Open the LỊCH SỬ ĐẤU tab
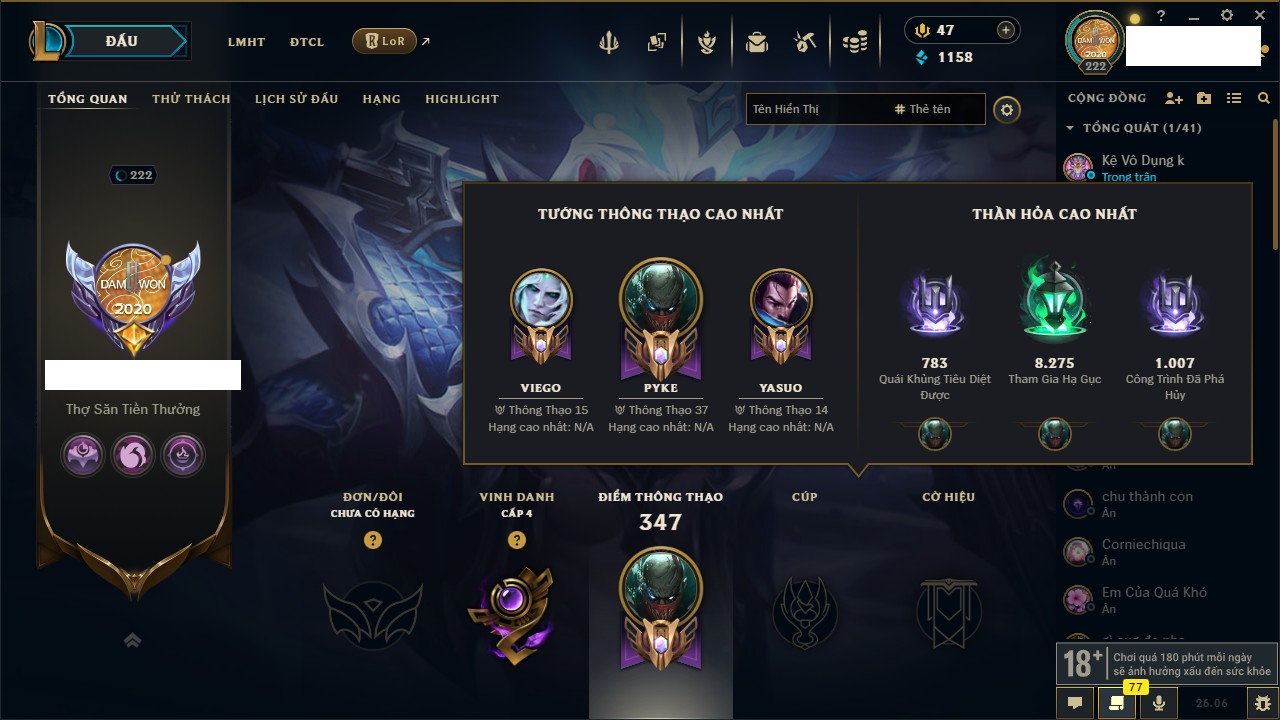Image resolution: width=1280 pixels, height=720 pixels. pos(296,99)
